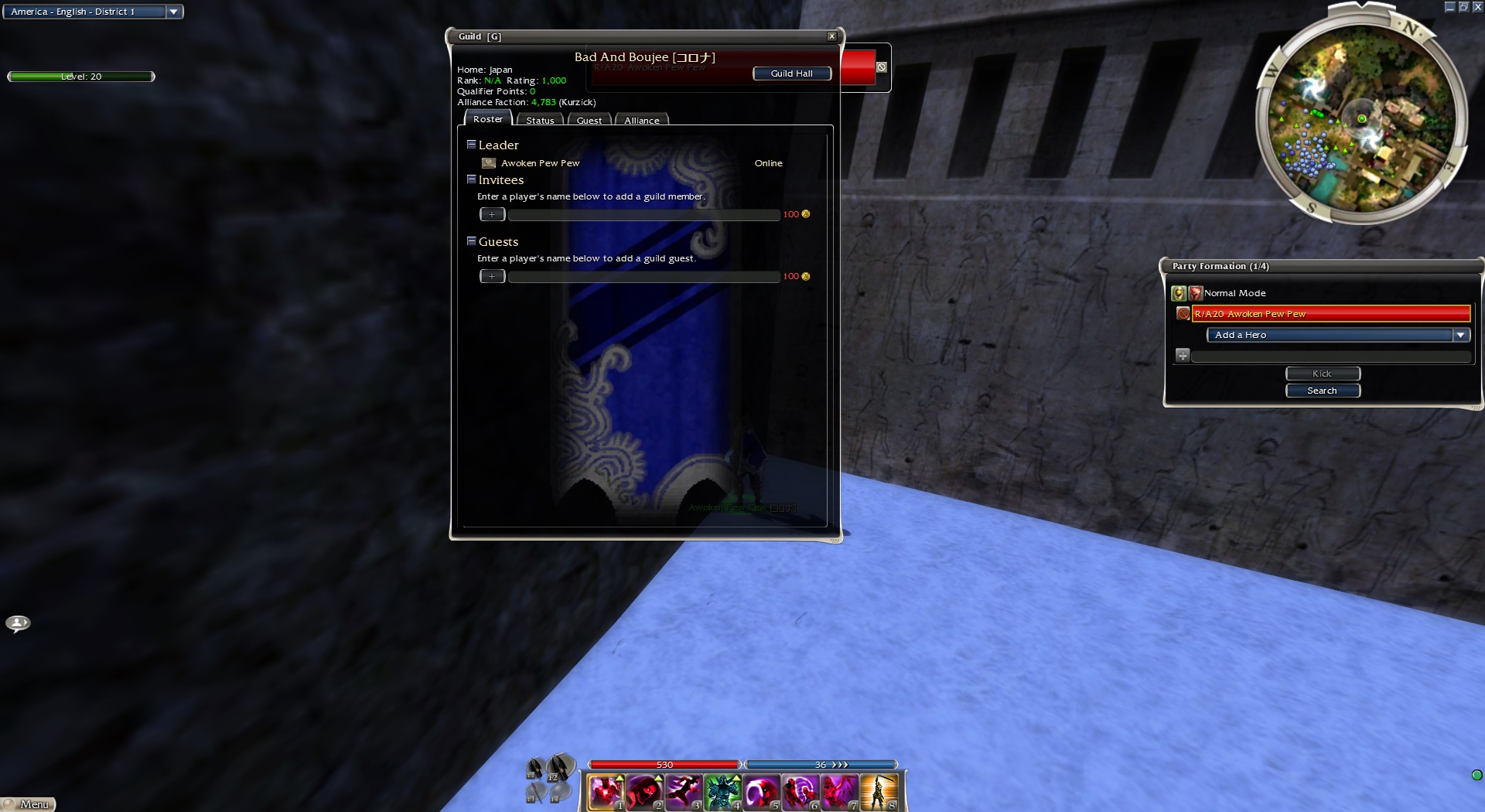1485x812 pixels.
Task: Select Awoken Pew Pew in party list
Action: 1330,313
